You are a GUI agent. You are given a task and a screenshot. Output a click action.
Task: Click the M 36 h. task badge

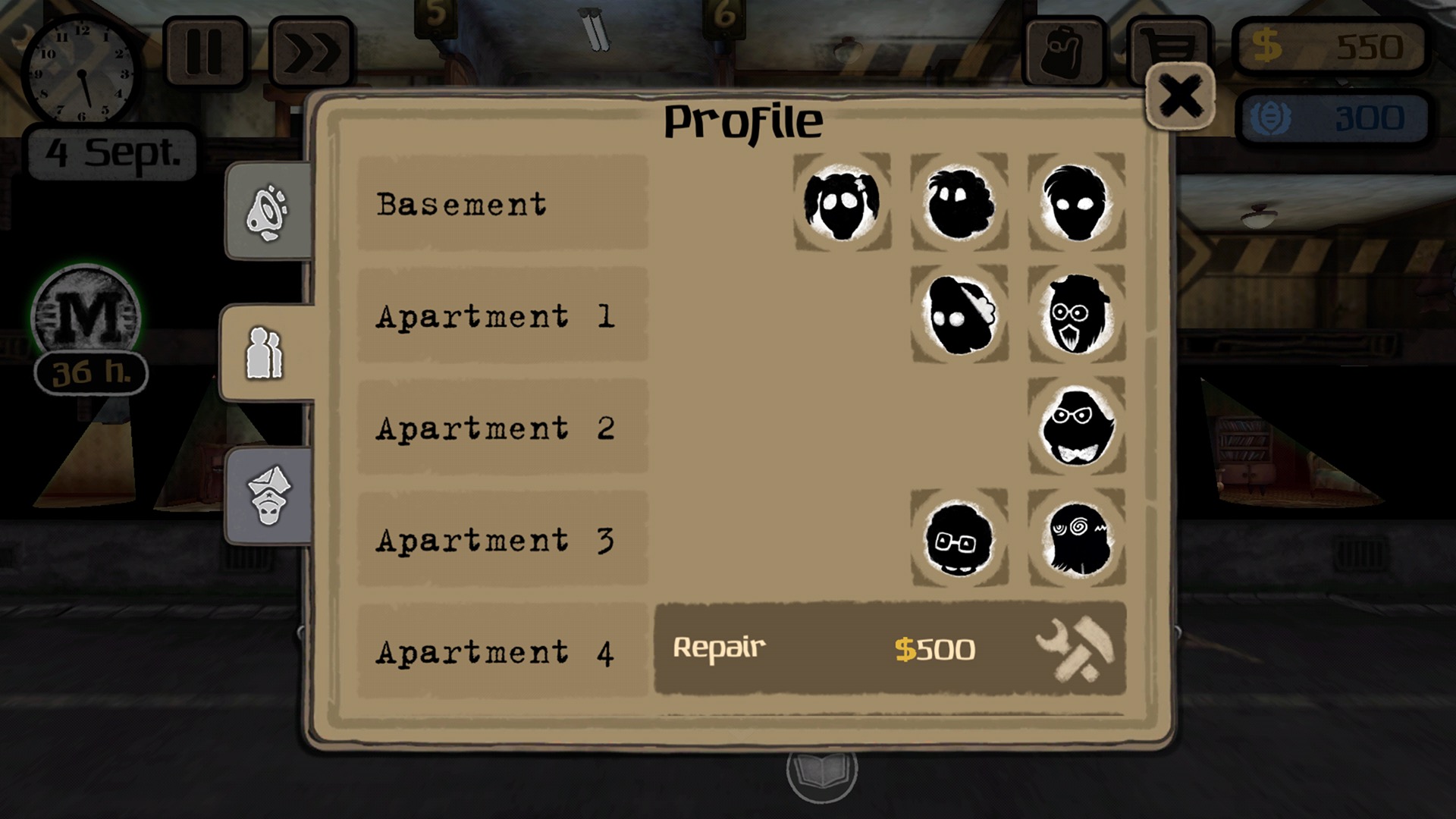87,328
